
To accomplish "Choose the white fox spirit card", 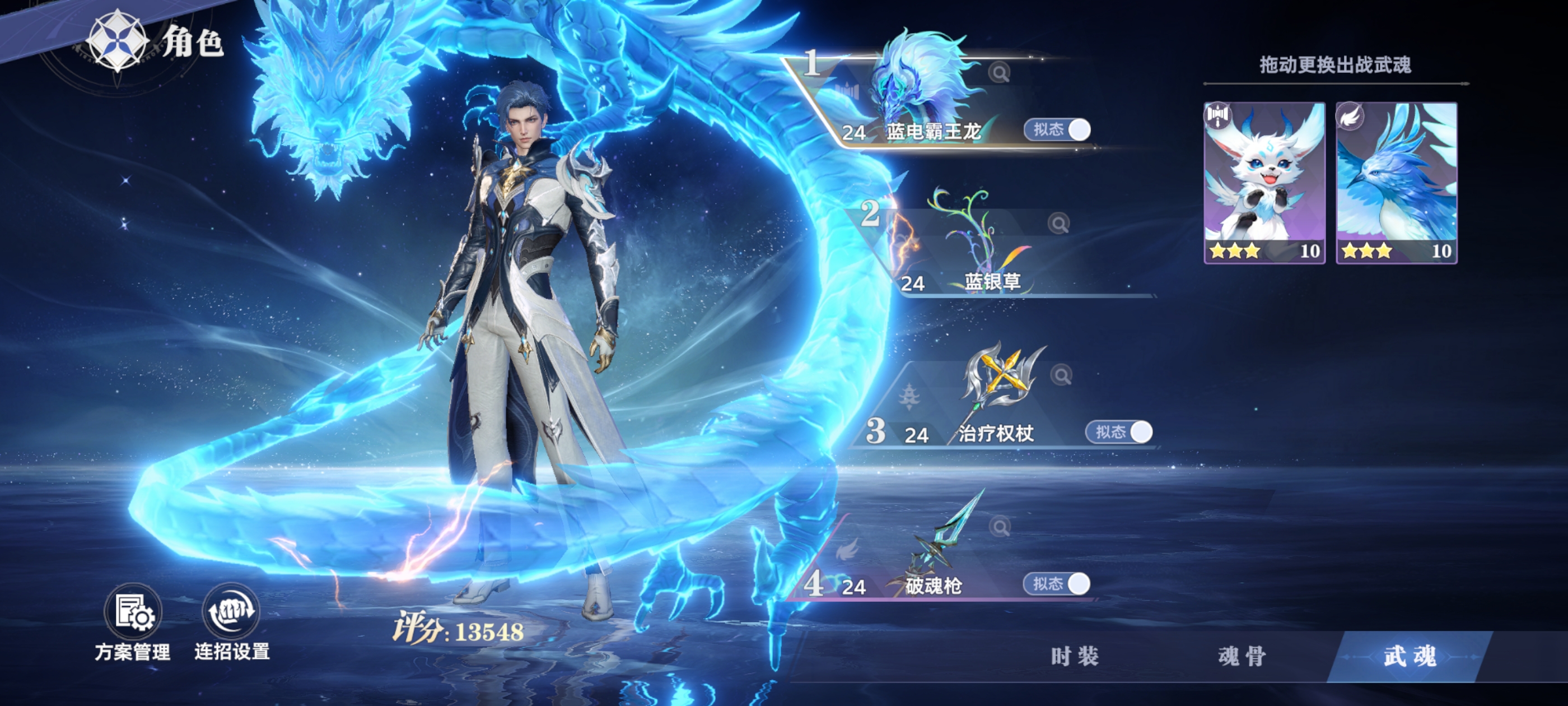I will 1264,182.
